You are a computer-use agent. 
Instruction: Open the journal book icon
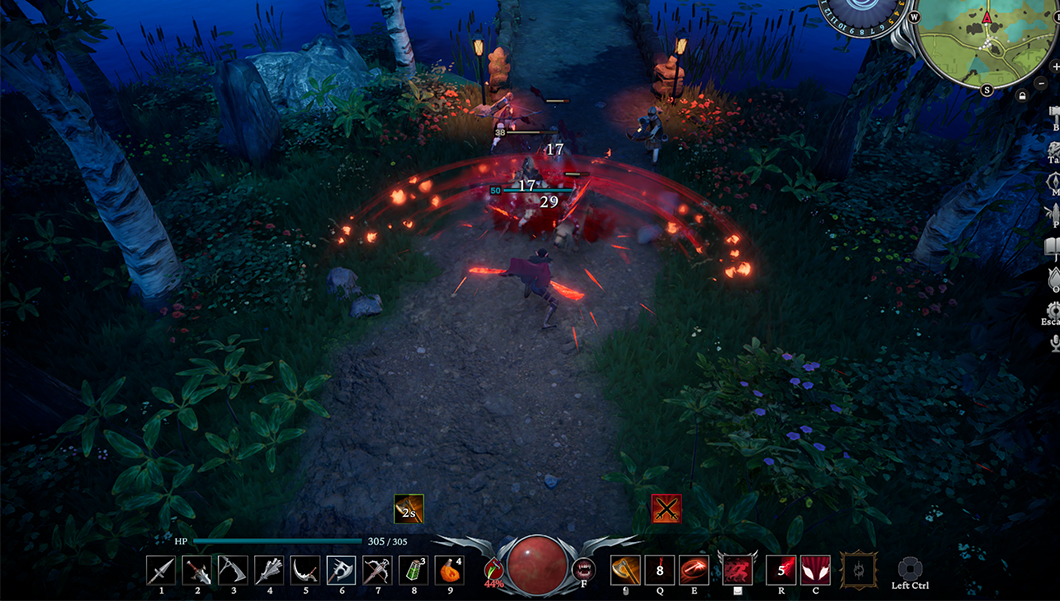click(1053, 246)
